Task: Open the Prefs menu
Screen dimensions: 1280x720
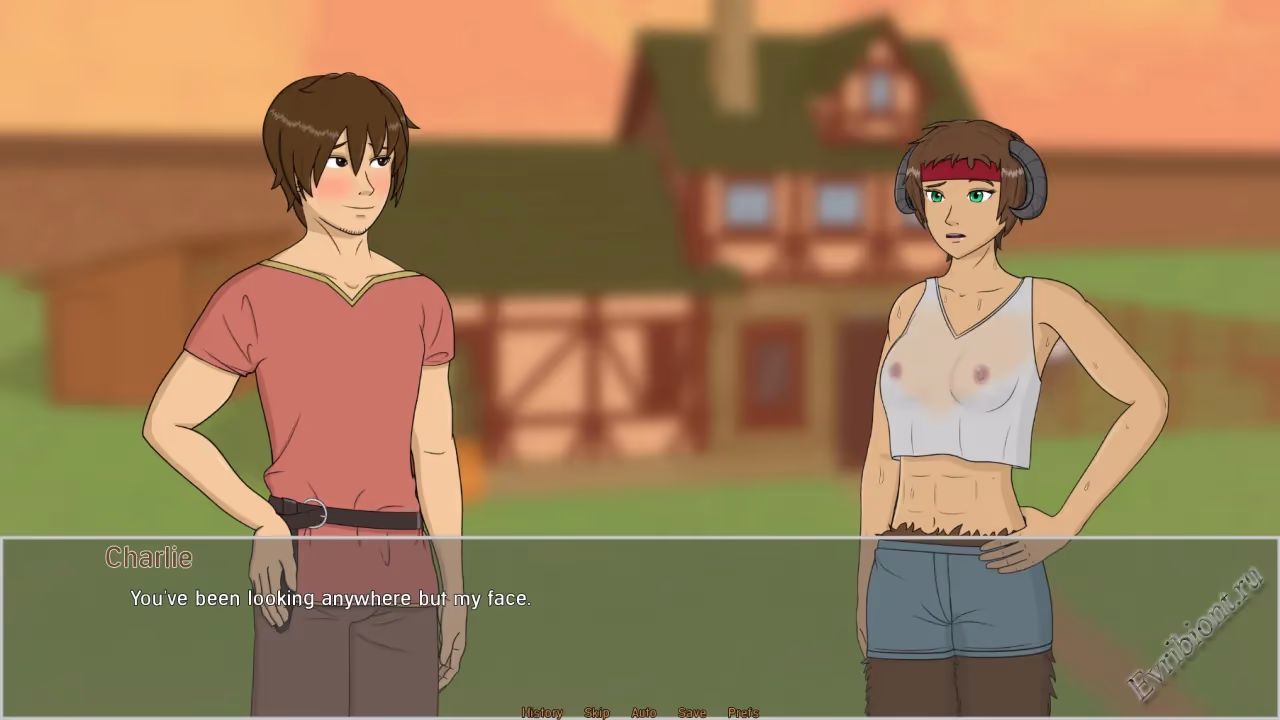Action: 743,712
